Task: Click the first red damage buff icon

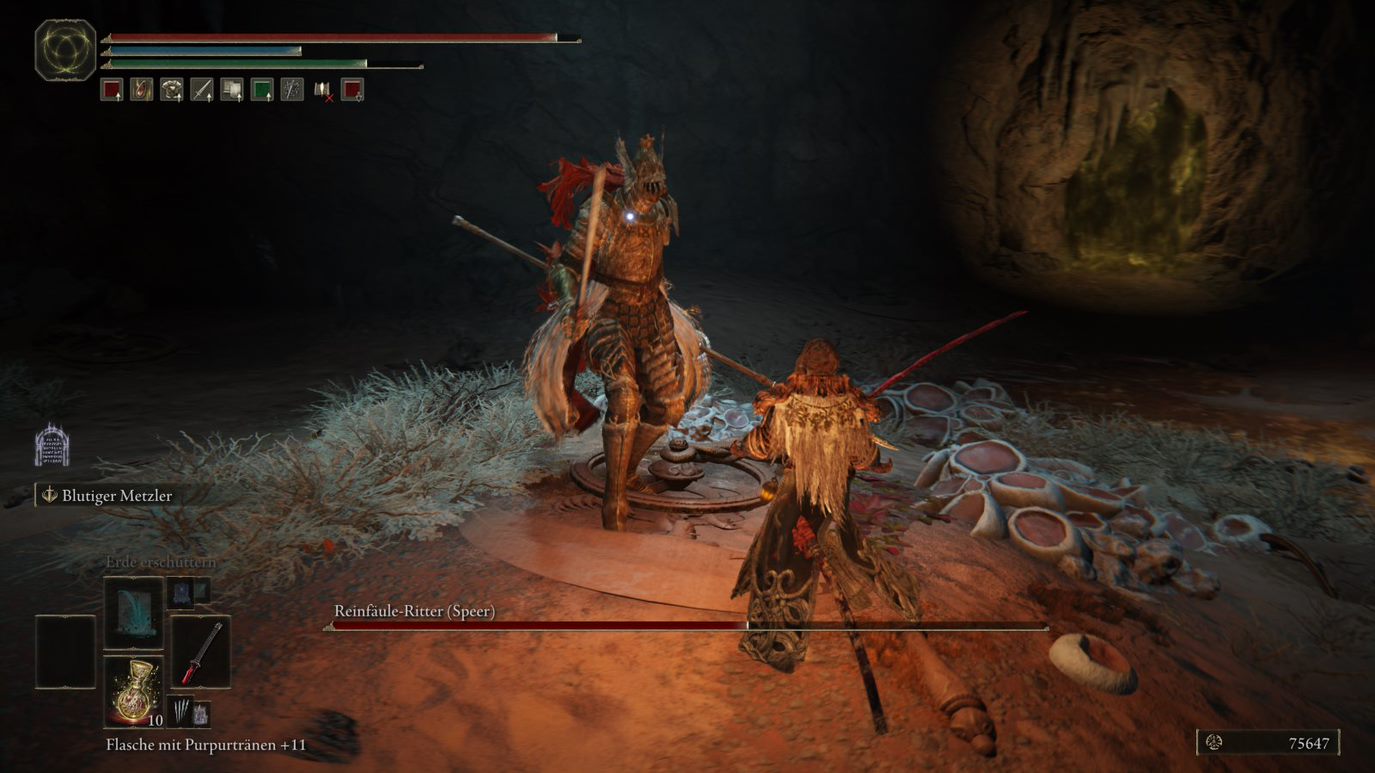Action: (111, 90)
